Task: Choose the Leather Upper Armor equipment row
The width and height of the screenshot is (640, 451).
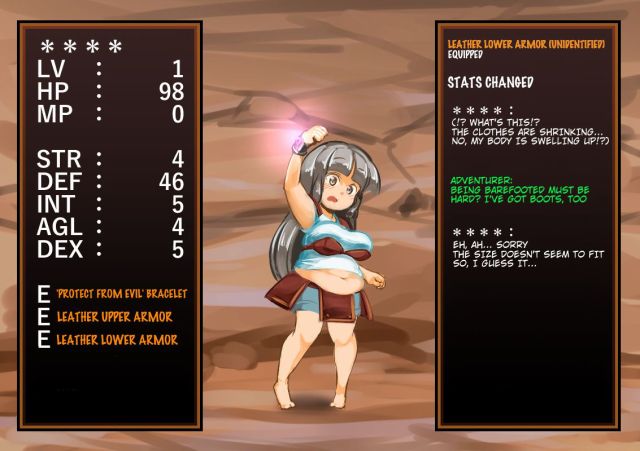Action: (114, 317)
